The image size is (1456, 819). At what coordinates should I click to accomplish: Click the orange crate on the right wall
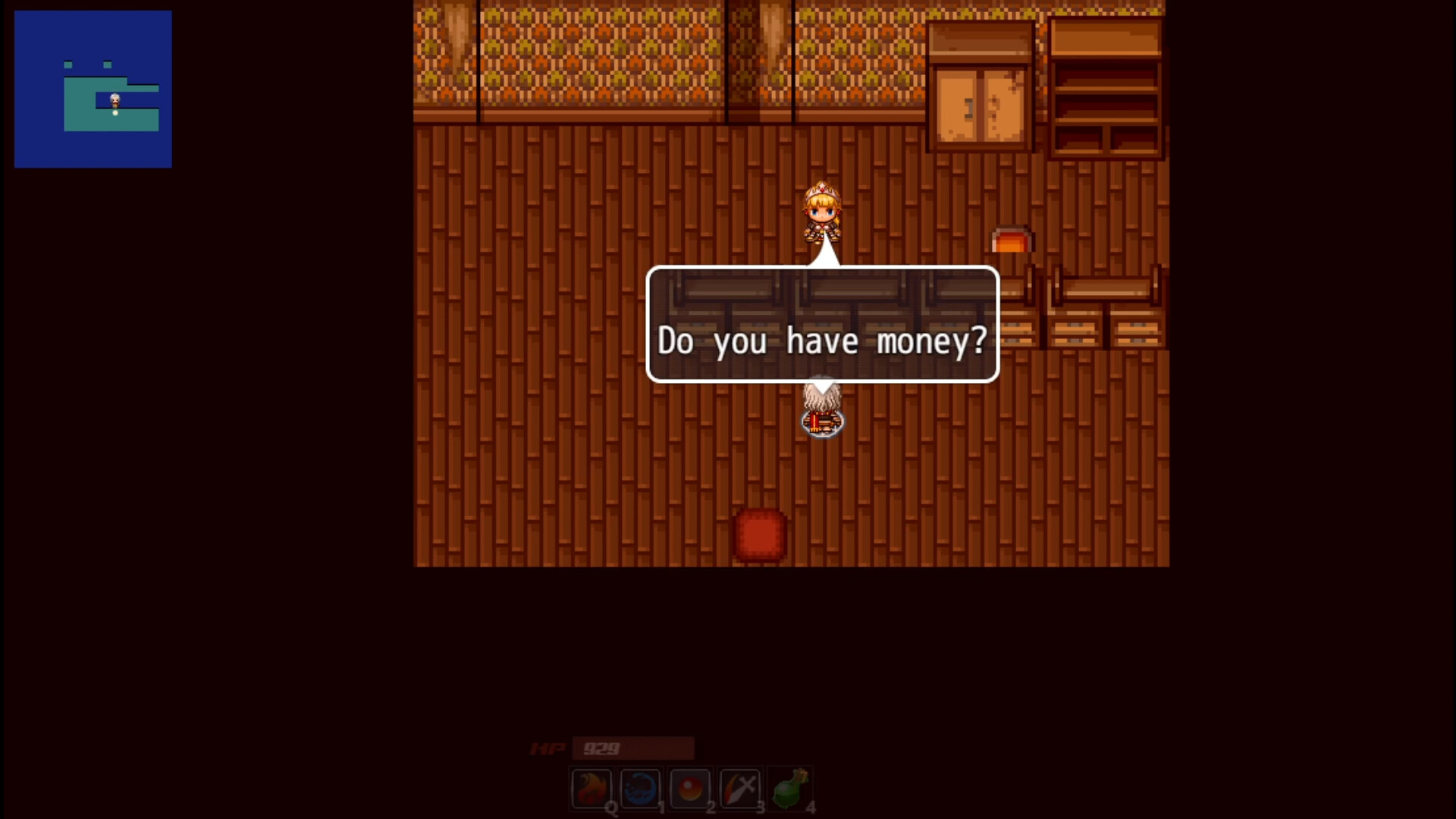(1011, 239)
